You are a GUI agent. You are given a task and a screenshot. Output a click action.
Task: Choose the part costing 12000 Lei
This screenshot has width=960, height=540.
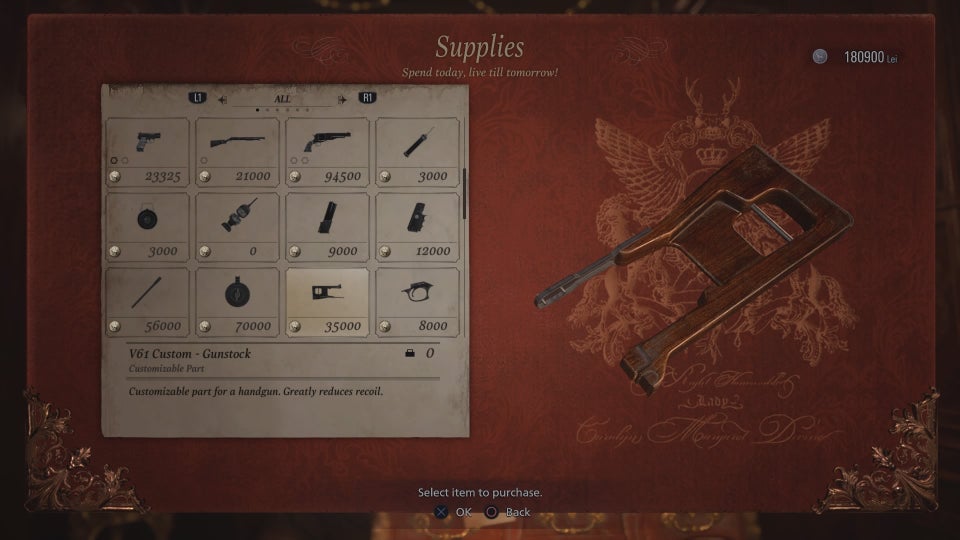pos(417,226)
